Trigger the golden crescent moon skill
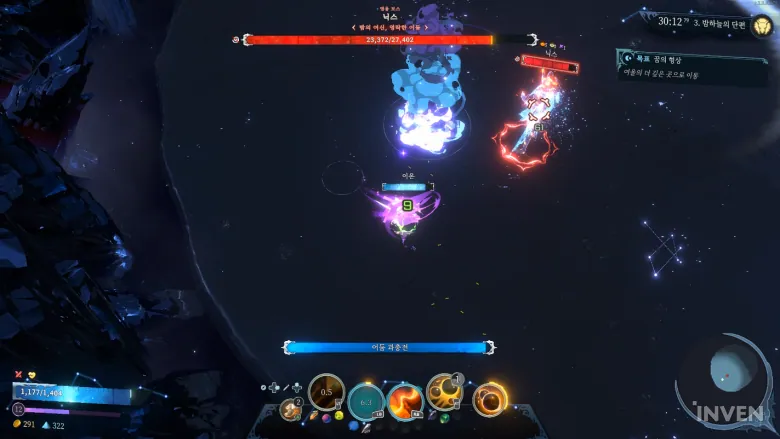The width and height of the screenshot is (780, 439). [x=443, y=392]
